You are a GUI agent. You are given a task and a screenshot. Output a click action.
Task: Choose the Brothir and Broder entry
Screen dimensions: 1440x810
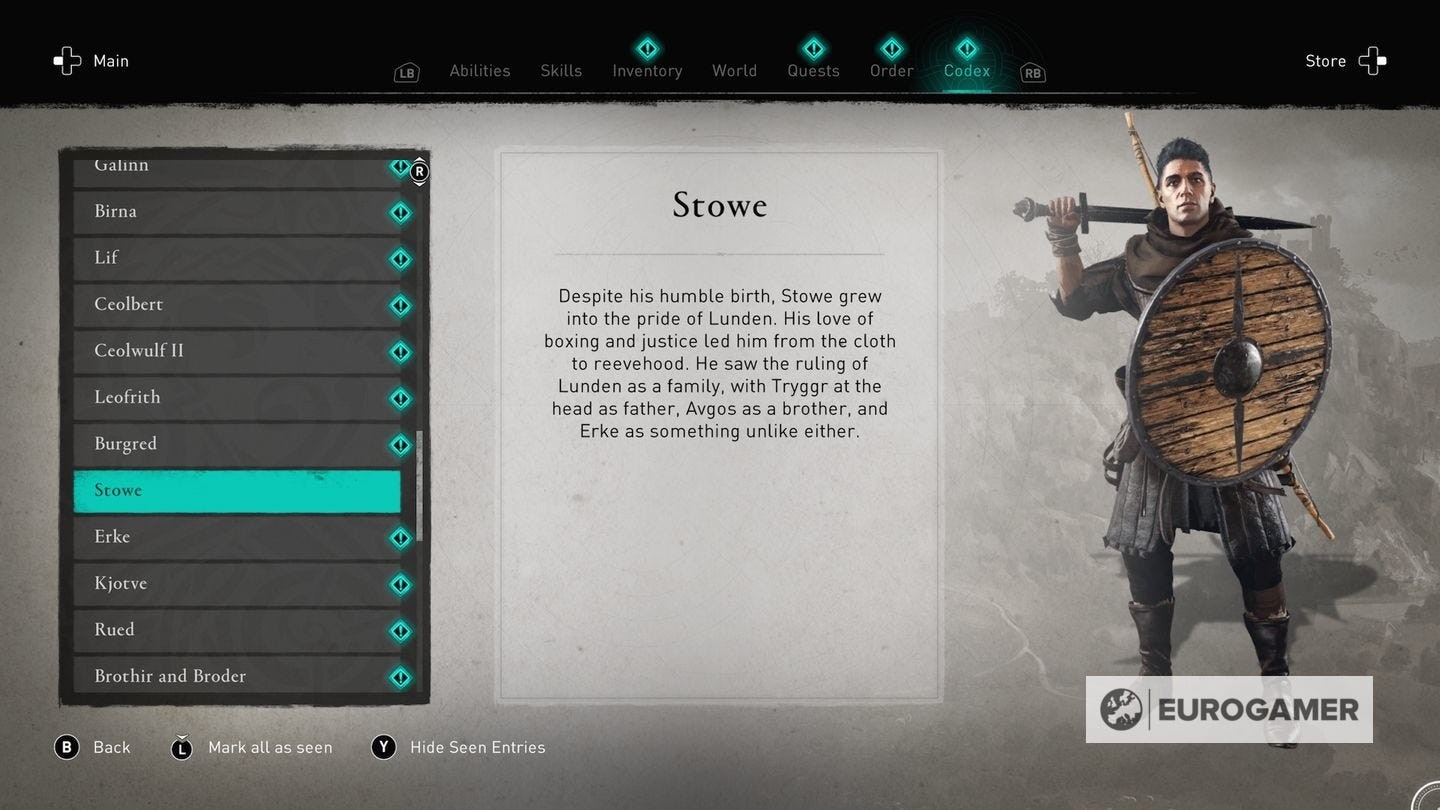237,677
